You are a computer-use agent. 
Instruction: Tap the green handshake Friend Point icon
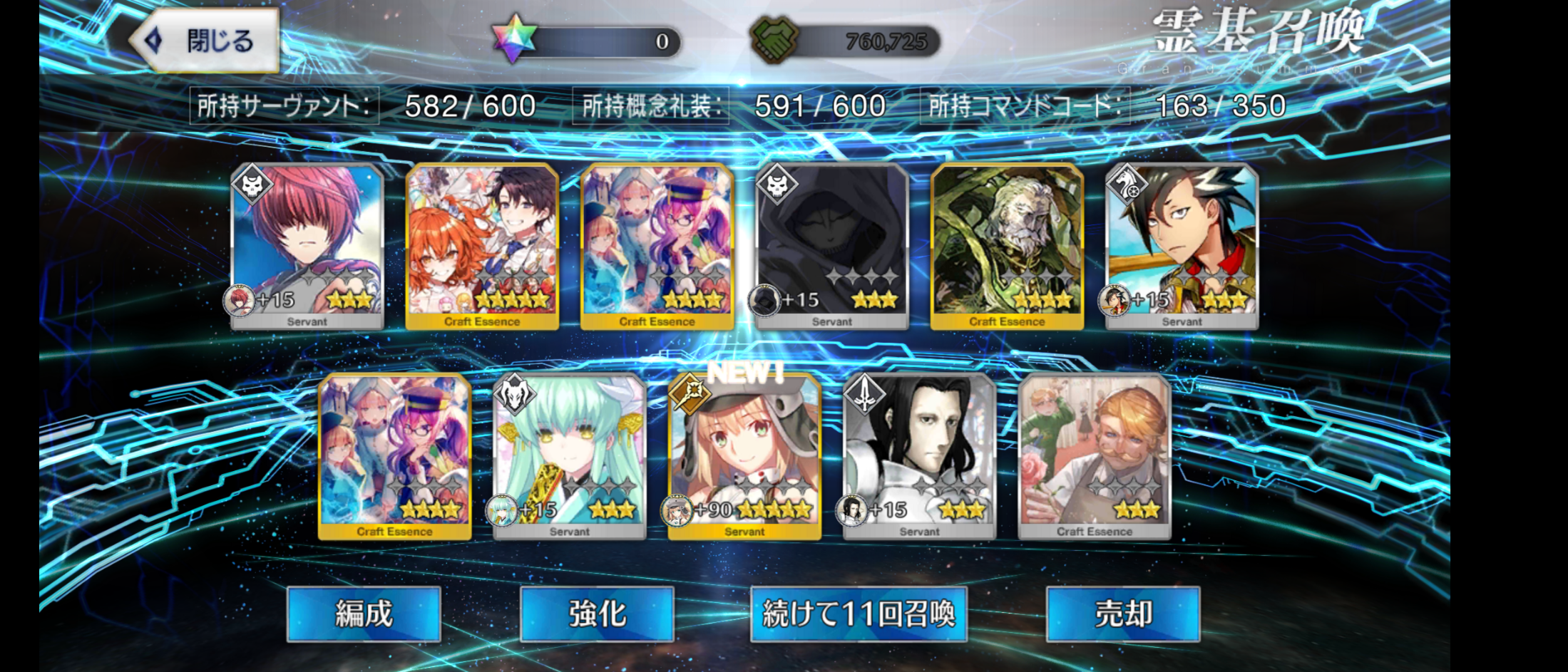coord(774,41)
